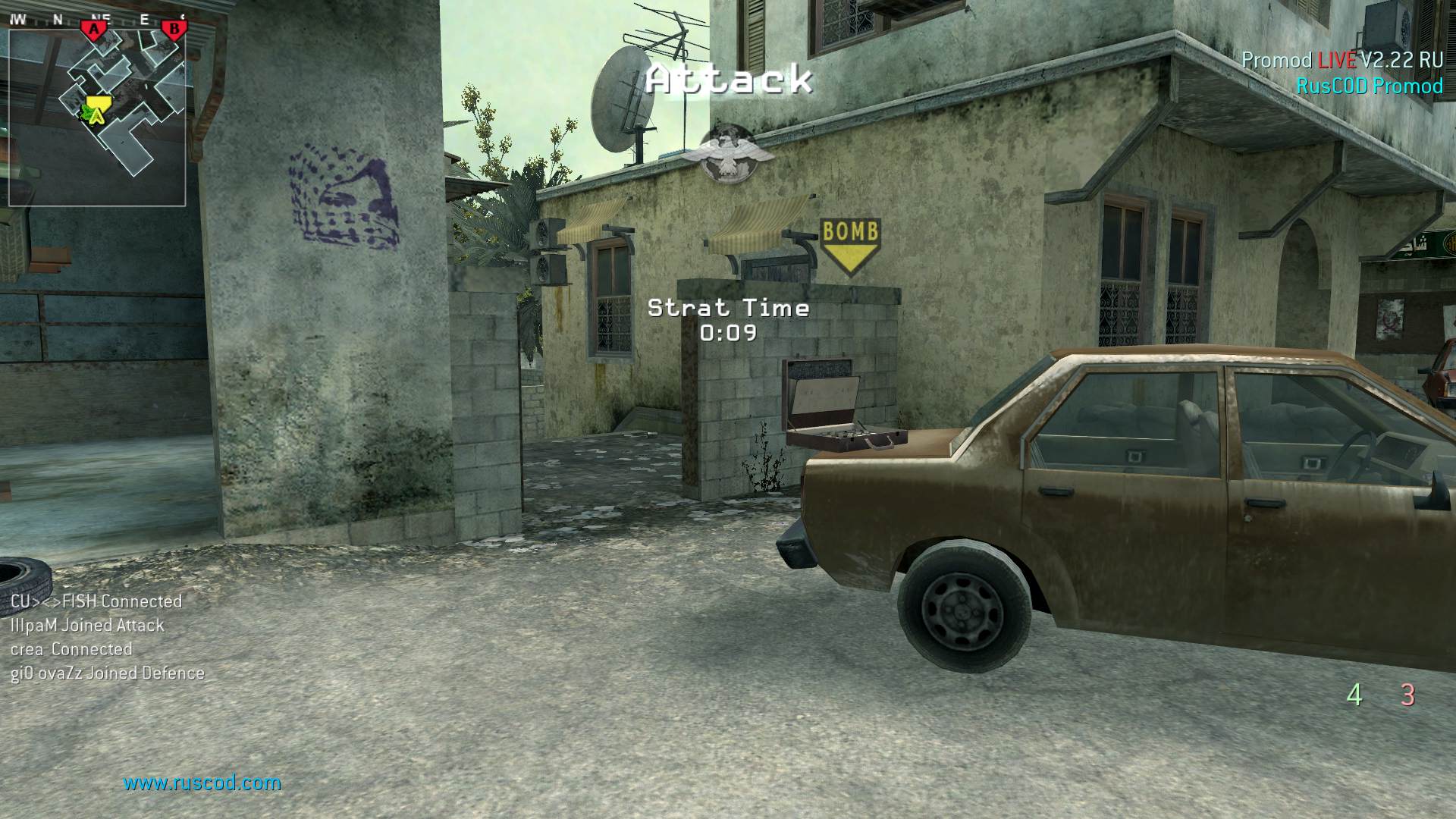This screenshot has height=819, width=1456.
Task: Select the B bombsite marker on minimap
Action: point(174,30)
